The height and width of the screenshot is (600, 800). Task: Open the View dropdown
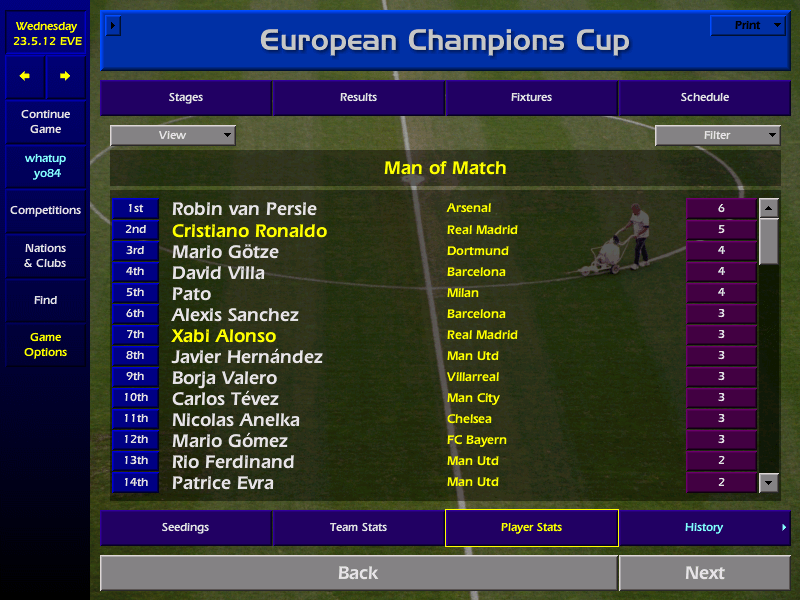(x=172, y=135)
